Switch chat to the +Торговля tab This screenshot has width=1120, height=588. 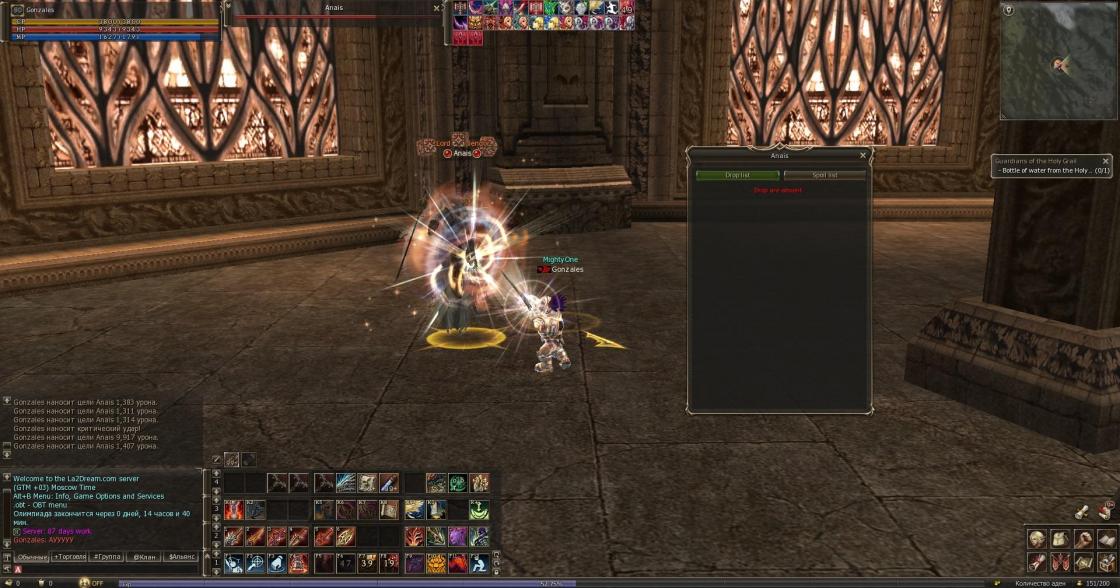tap(69, 556)
